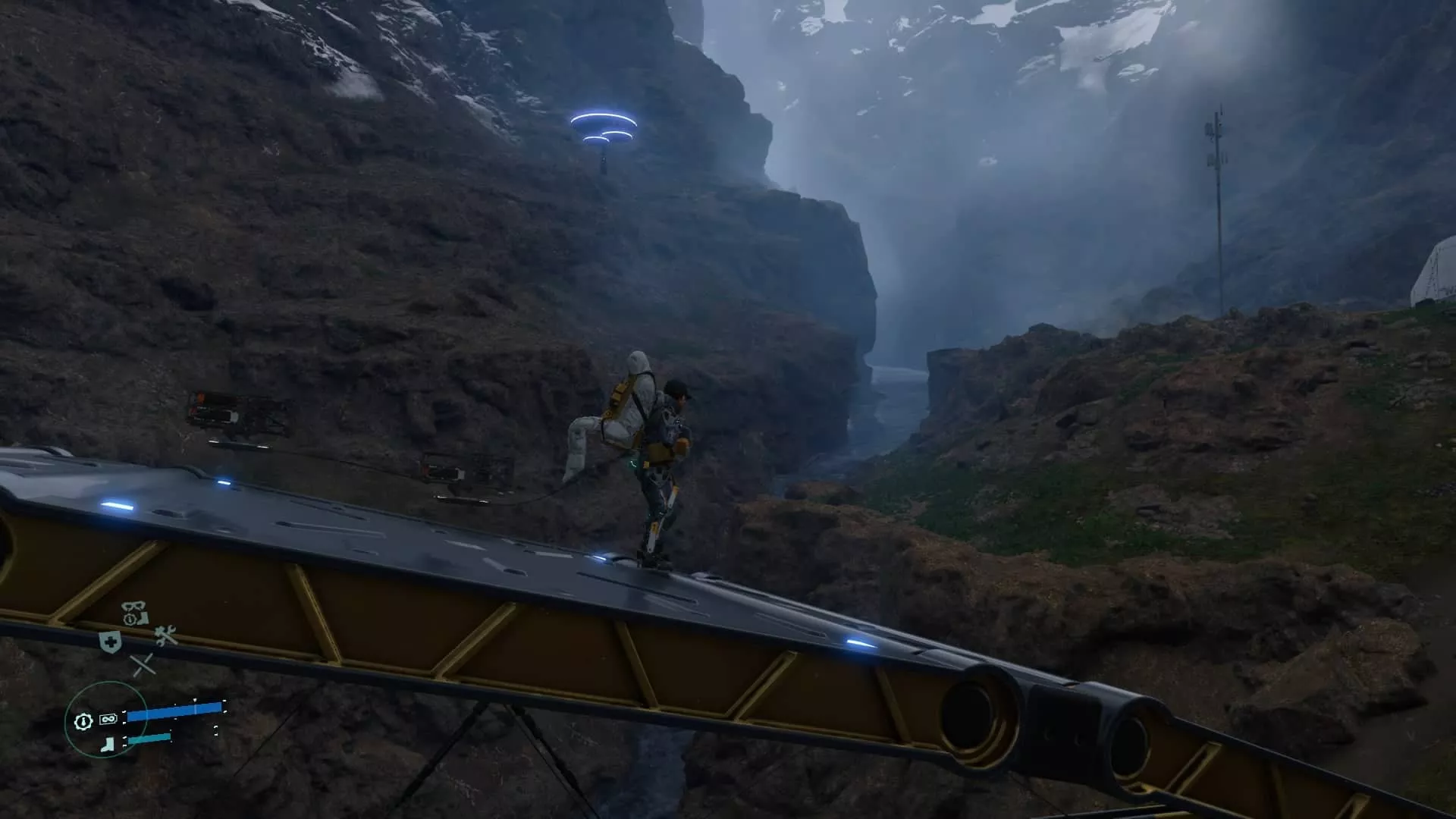
Task: Toggle the infinite battery indicator
Action: pyautogui.click(x=108, y=719)
